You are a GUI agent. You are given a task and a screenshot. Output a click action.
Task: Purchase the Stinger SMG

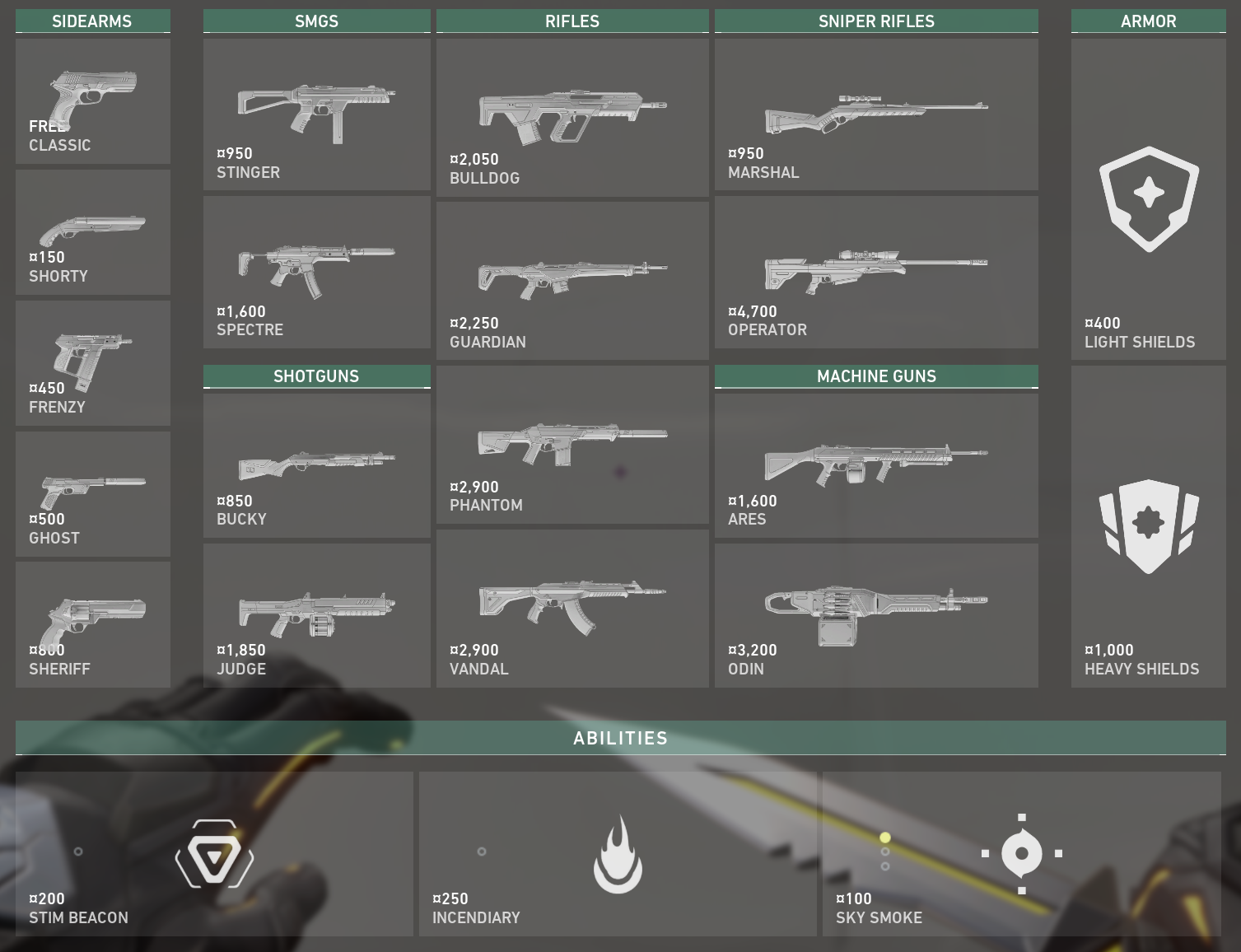click(x=317, y=114)
